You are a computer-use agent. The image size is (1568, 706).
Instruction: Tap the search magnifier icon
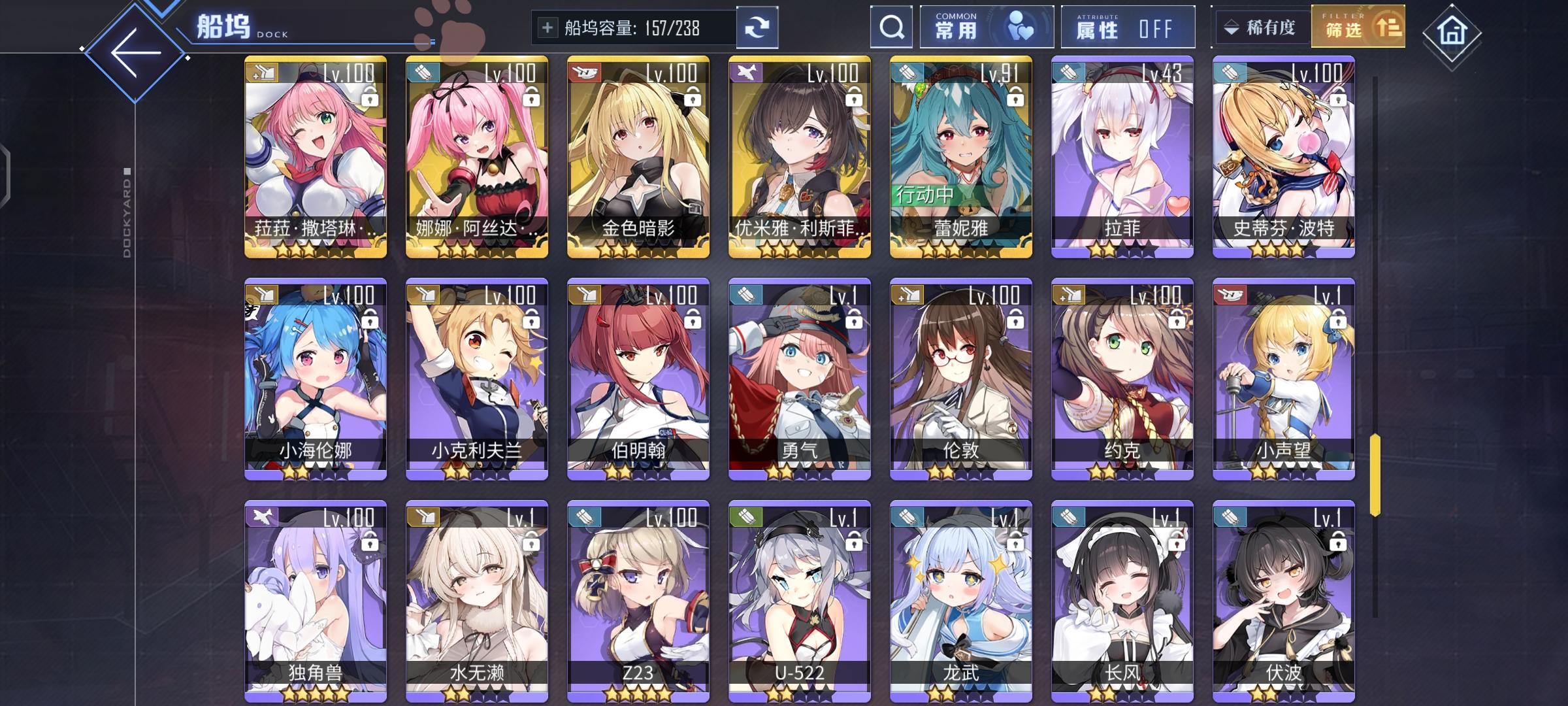click(890, 26)
